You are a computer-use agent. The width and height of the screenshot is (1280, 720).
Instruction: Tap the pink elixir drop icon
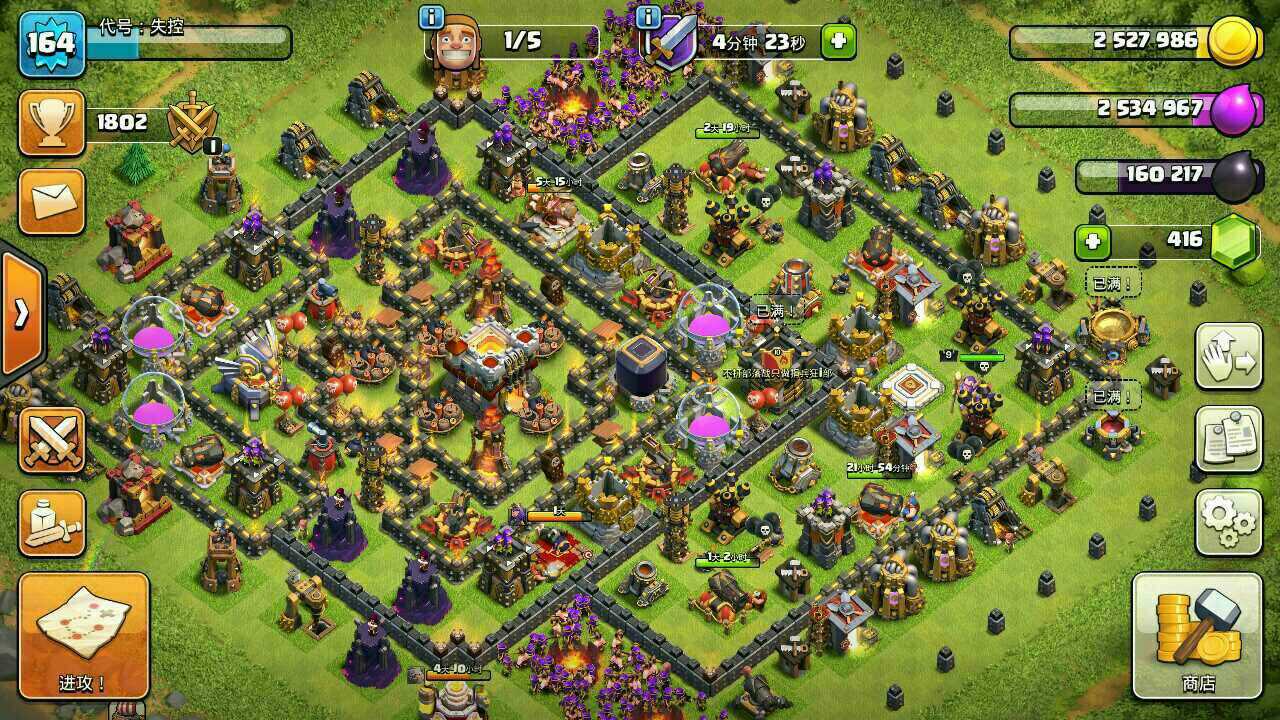point(1234,109)
